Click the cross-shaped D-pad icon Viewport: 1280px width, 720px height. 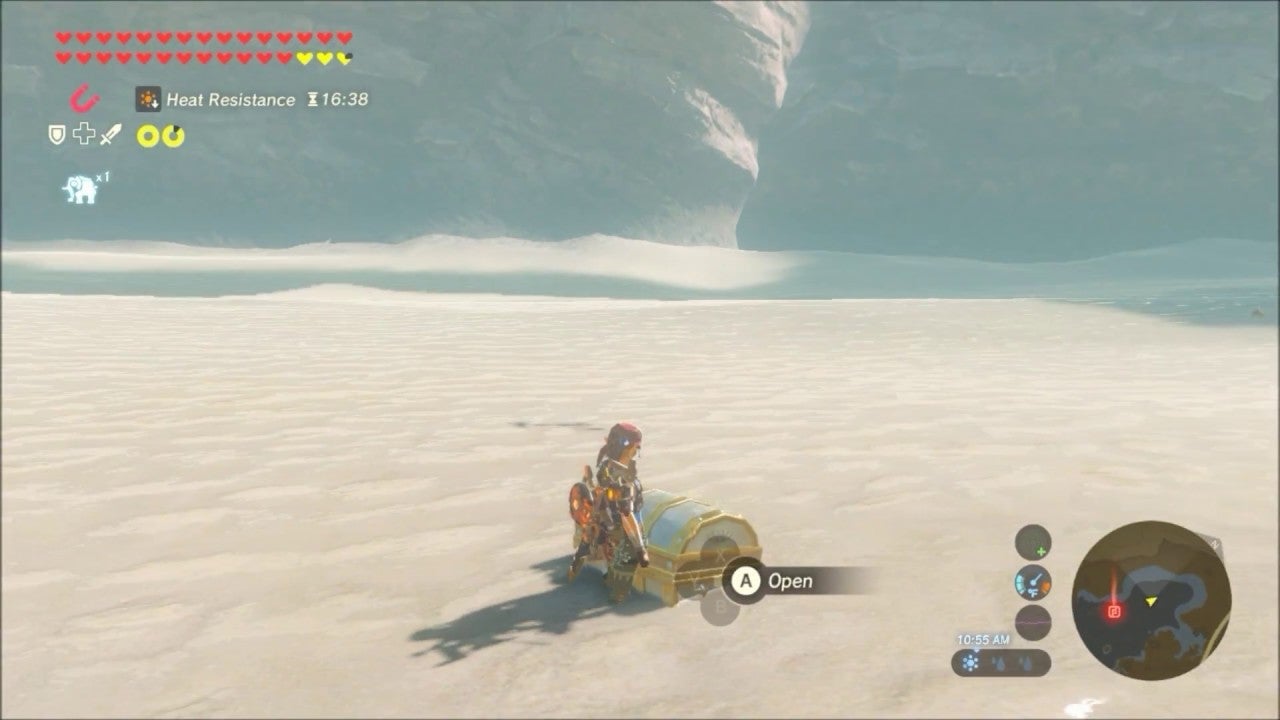[83, 134]
